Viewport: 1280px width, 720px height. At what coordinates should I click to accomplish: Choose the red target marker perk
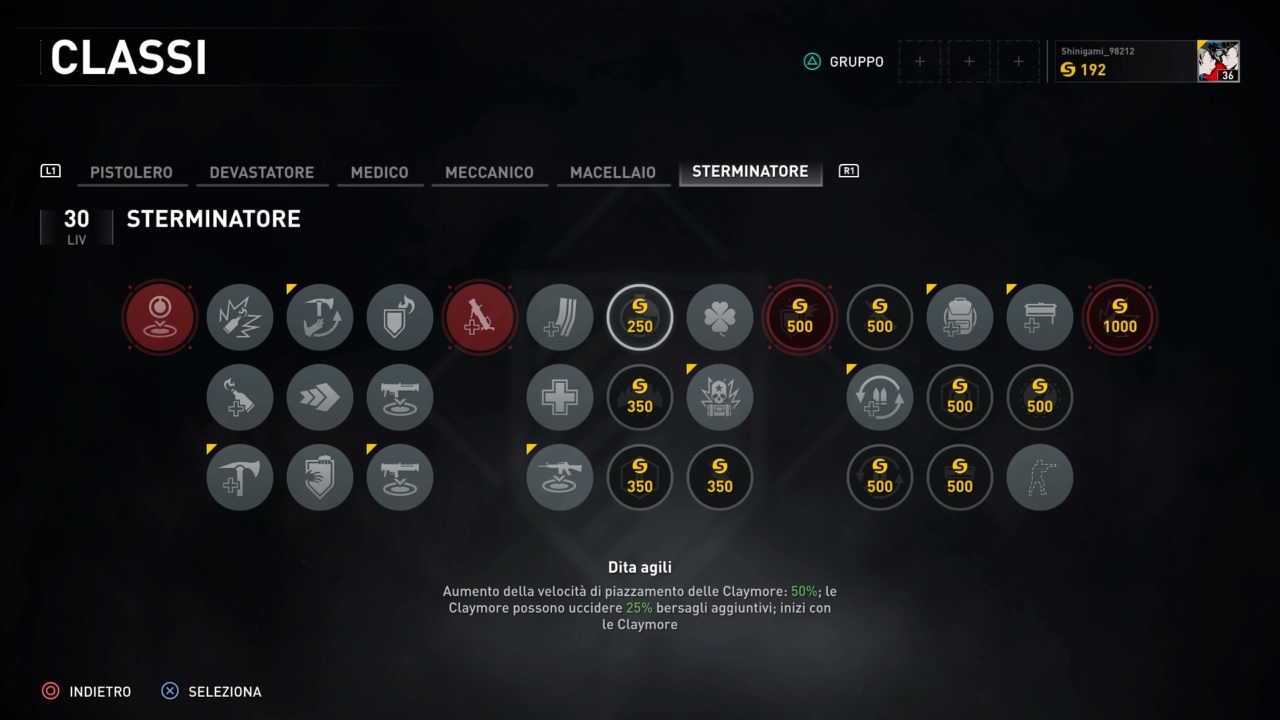point(160,318)
